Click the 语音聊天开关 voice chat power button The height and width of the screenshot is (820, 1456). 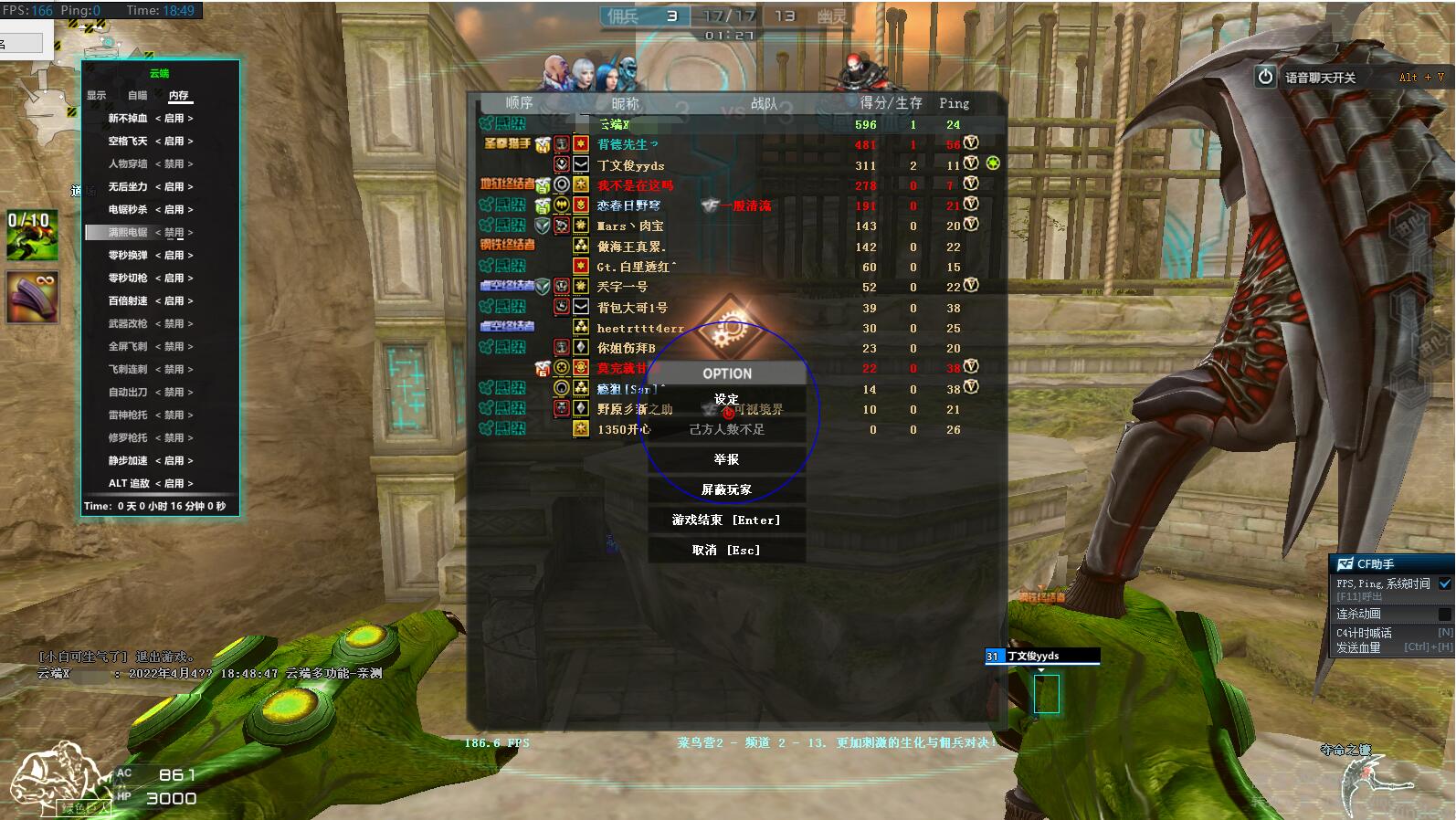coord(1265,77)
